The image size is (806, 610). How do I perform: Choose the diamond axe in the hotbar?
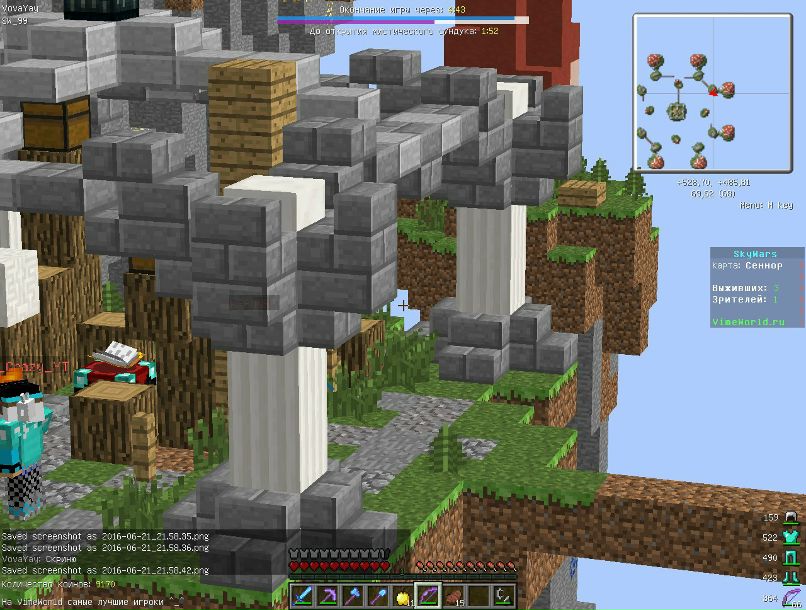tap(354, 597)
